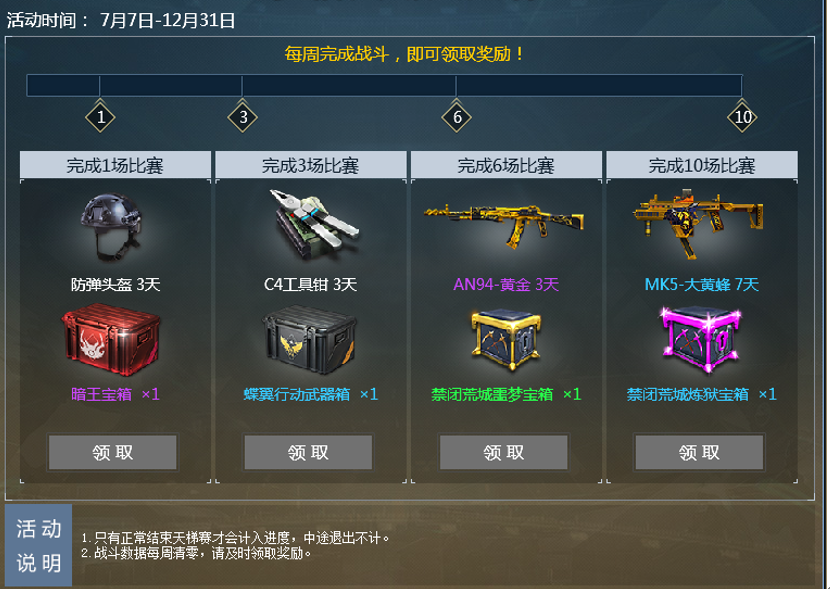Screen dimensions: 830x589
Task: Claim the reward for completing 3 matches
Action: tap(308, 452)
